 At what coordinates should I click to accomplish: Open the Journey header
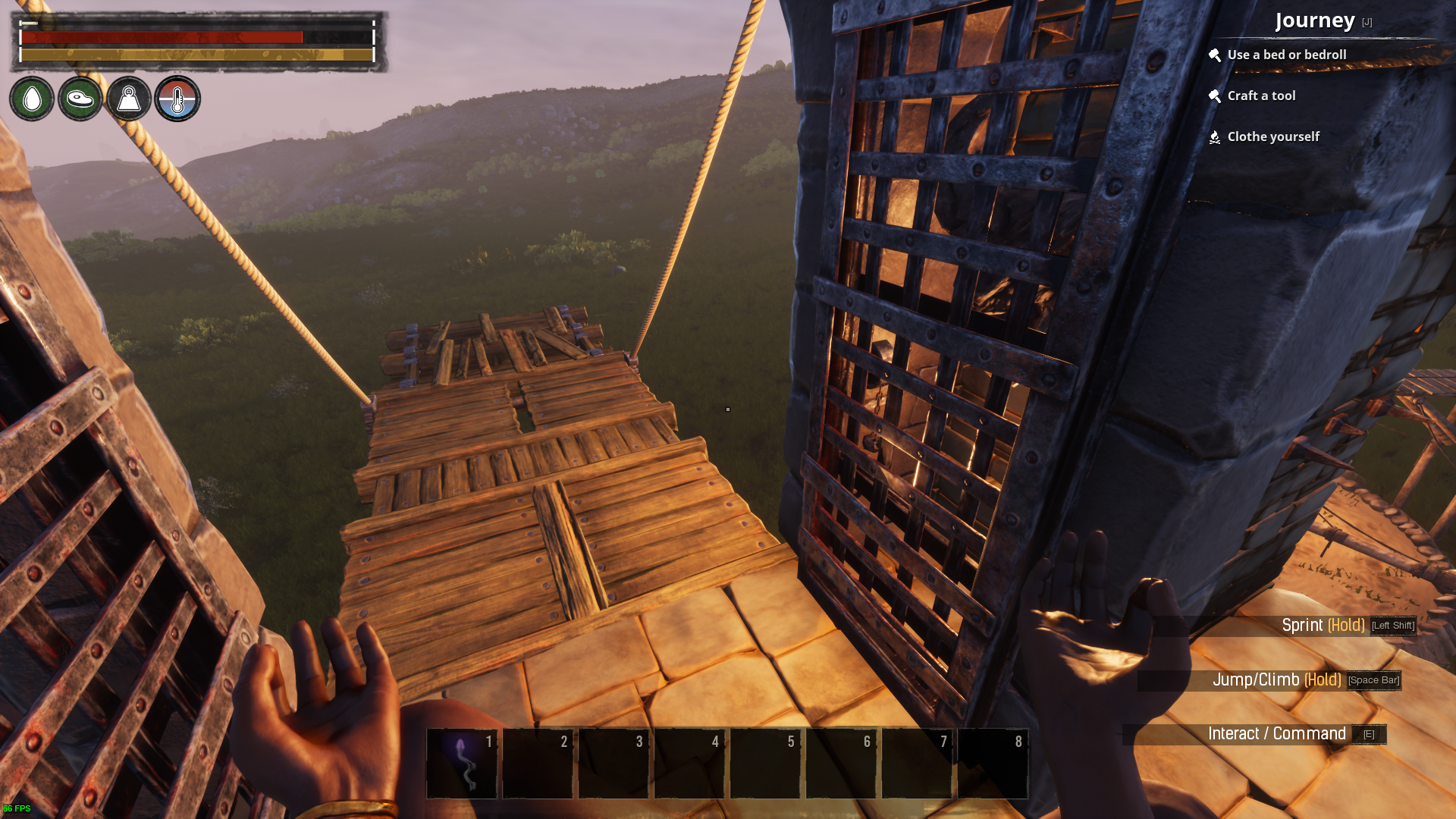coord(1315,20)
